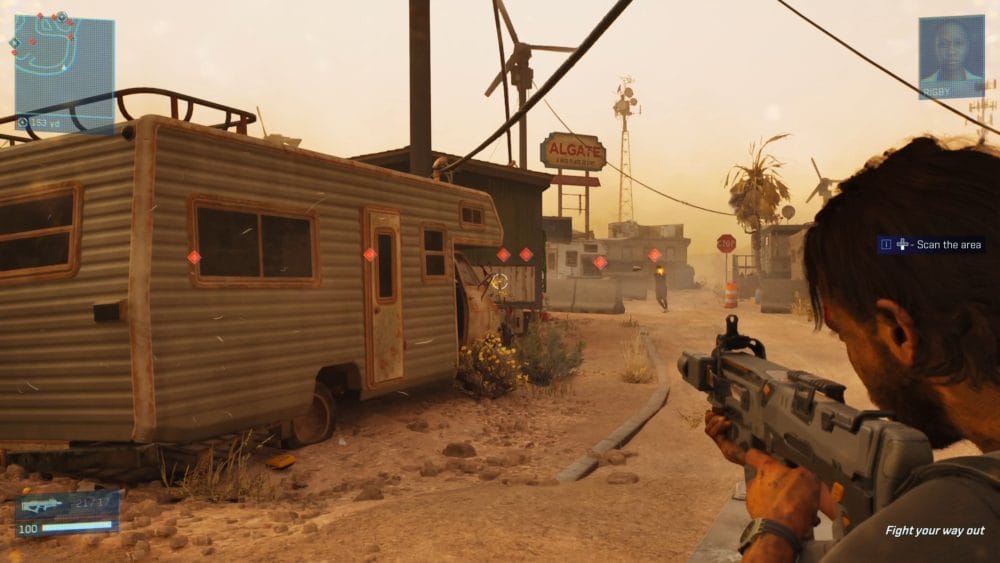This screenshot has width=1000, height=563.
Task: Open the "Fight your way out" objective
Action: pyautogui.click(x=934, y=531)
